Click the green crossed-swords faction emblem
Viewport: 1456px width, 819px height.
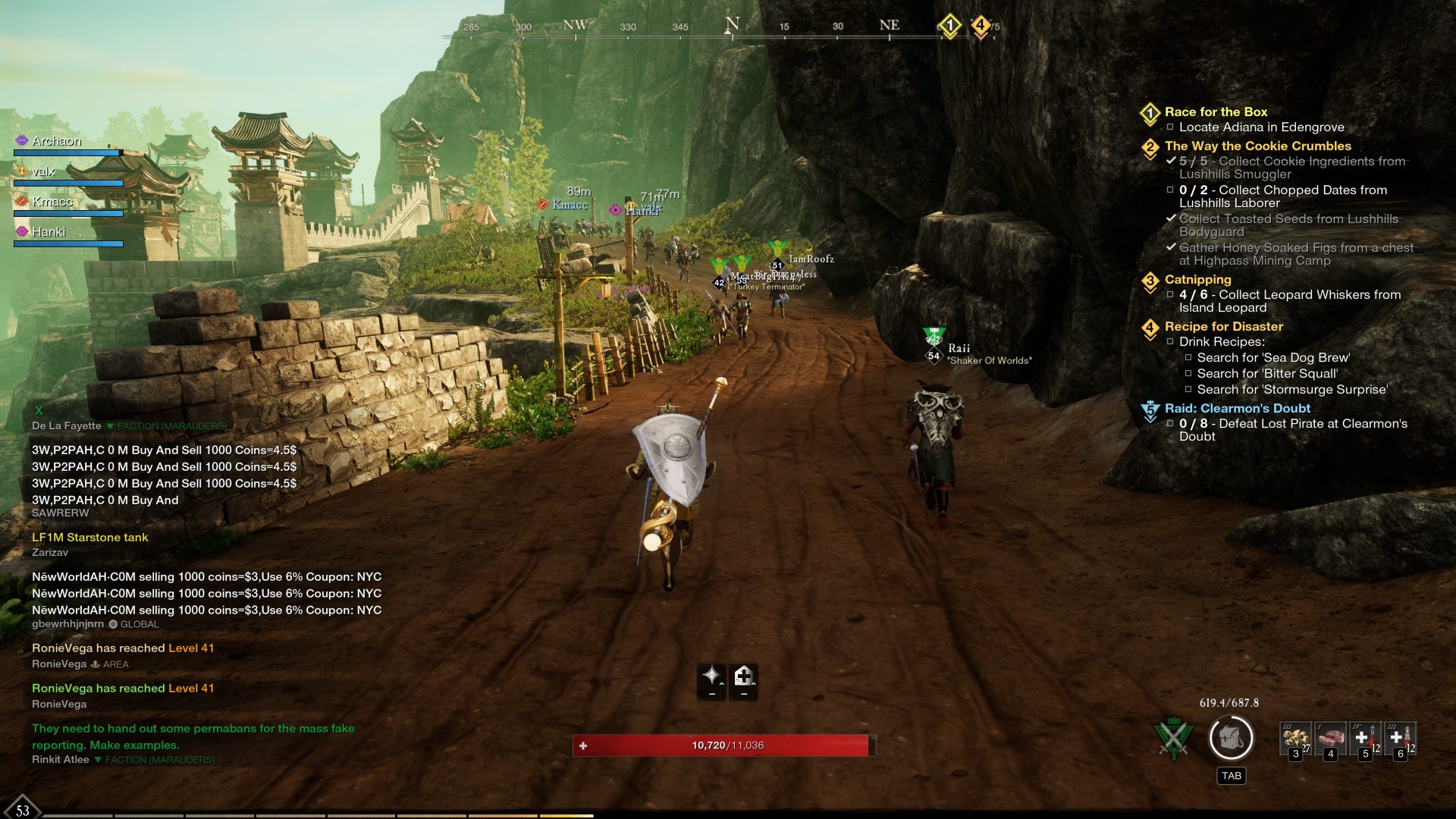[x=1173, y=738]
